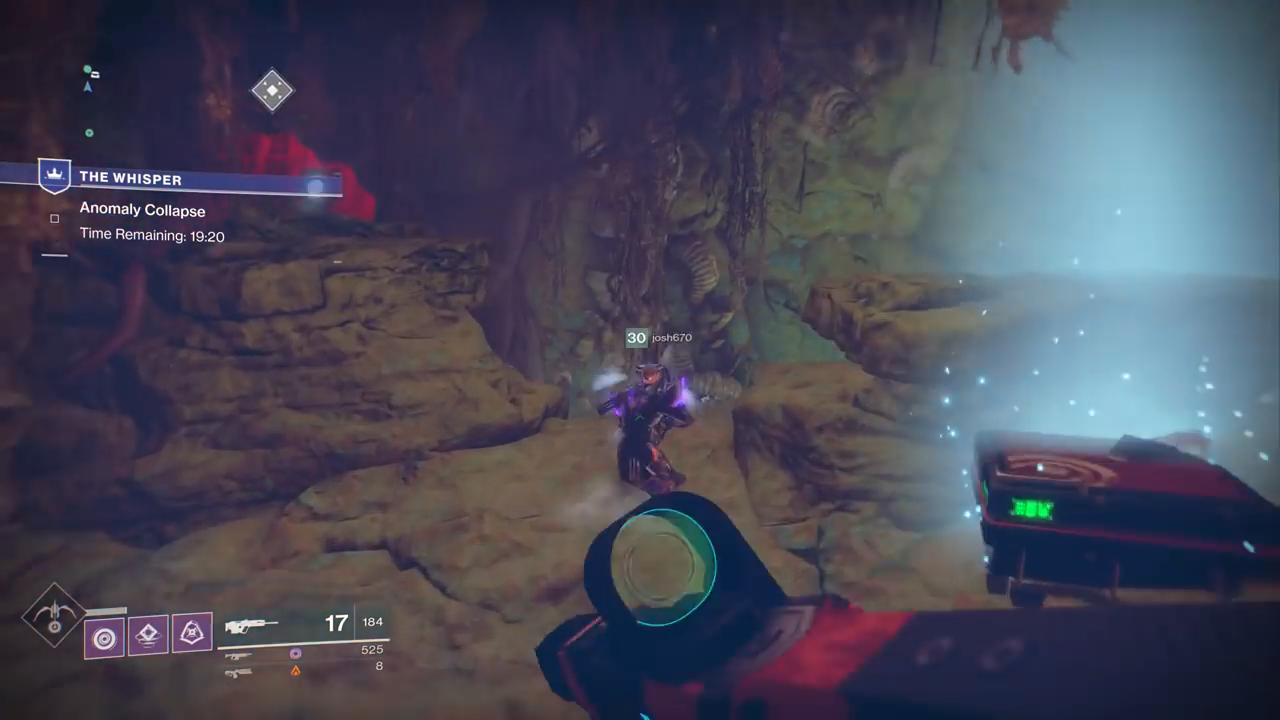1280x720 pixels.
Task: Activate the super ability diamond icon
Action: (x=54, y=615)
